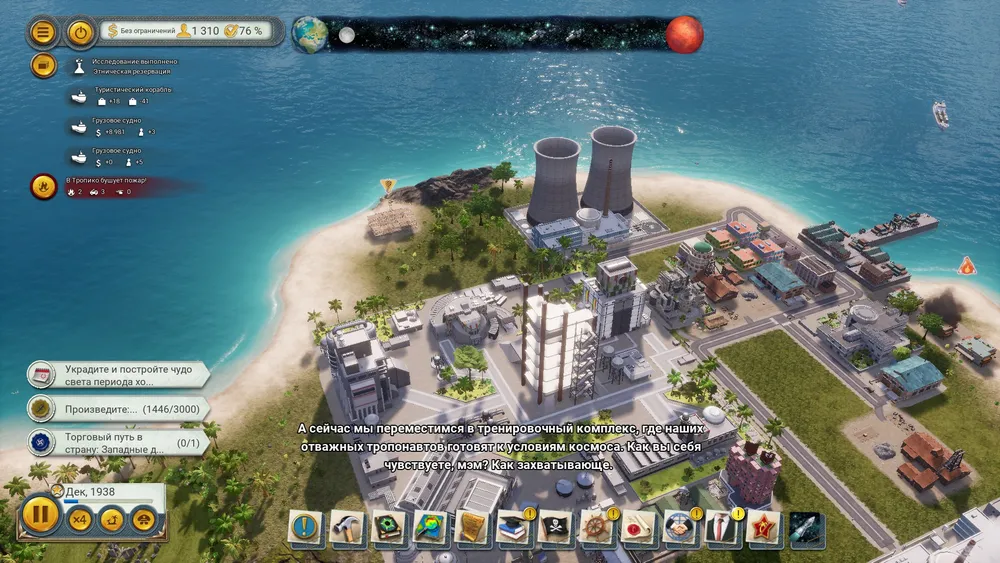1000x563 pixels.
Task: Click the round power button
Action: (81, 33)
